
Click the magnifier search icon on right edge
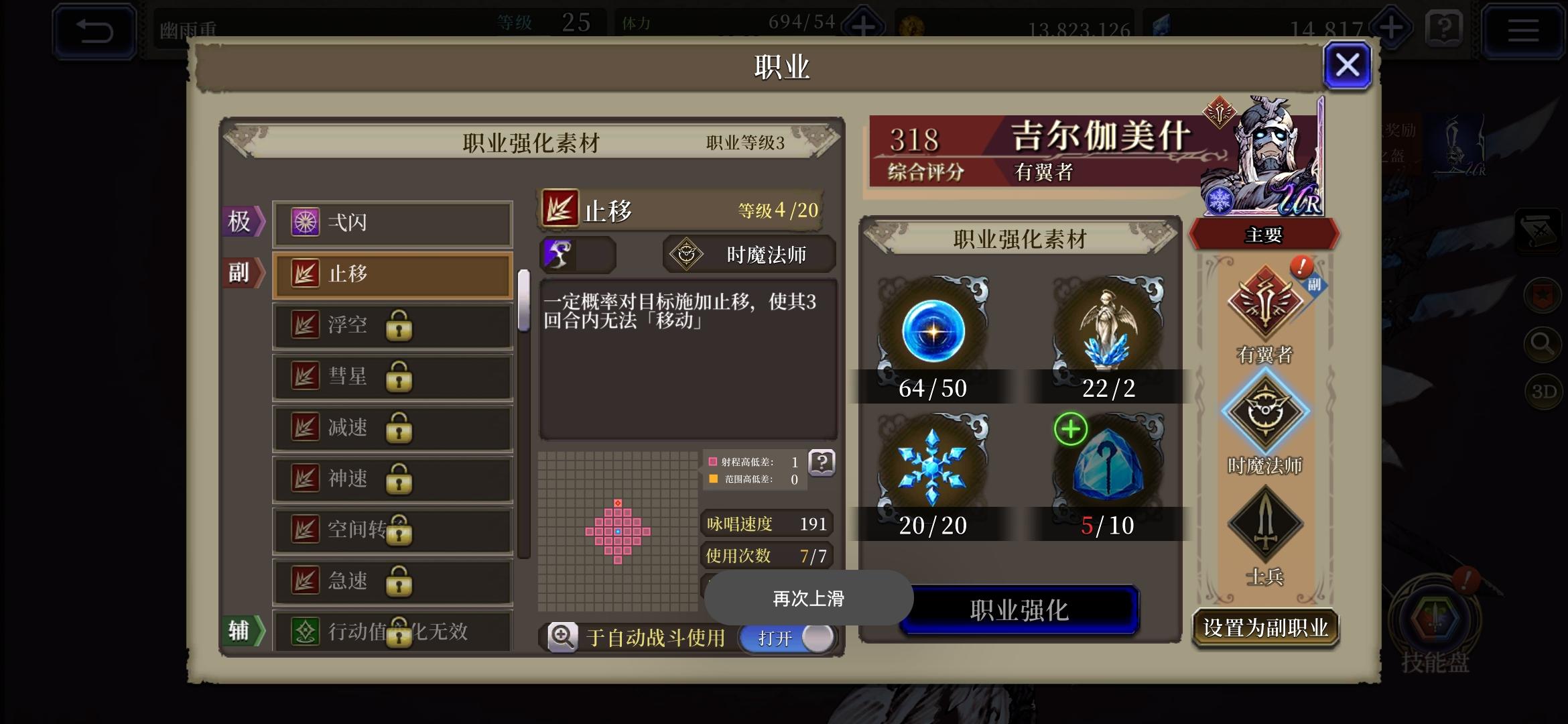click(1543, 344)
